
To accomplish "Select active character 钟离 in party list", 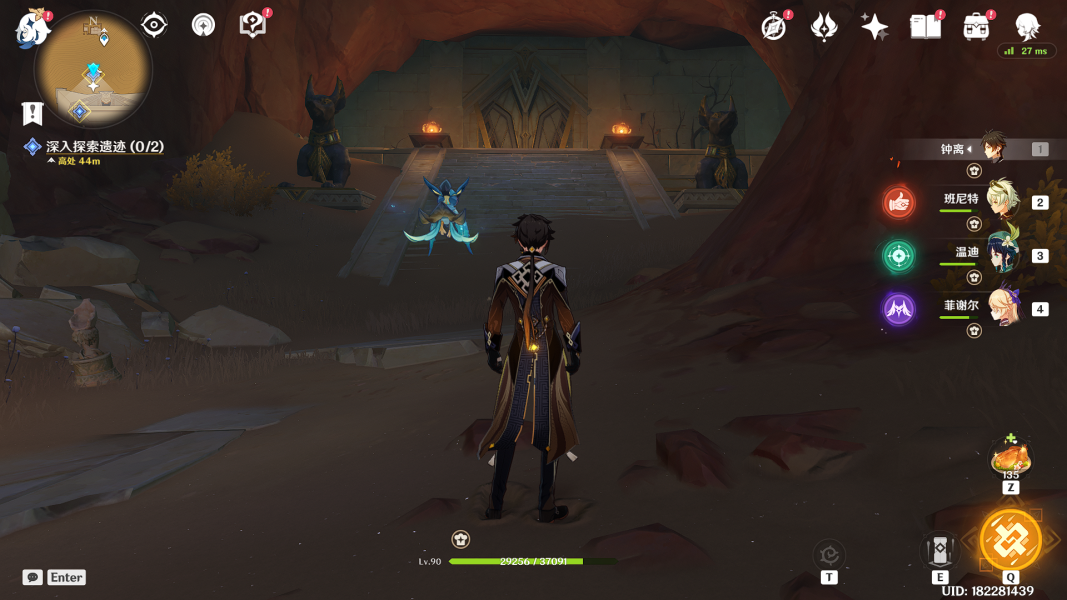I will click(992, 148).
